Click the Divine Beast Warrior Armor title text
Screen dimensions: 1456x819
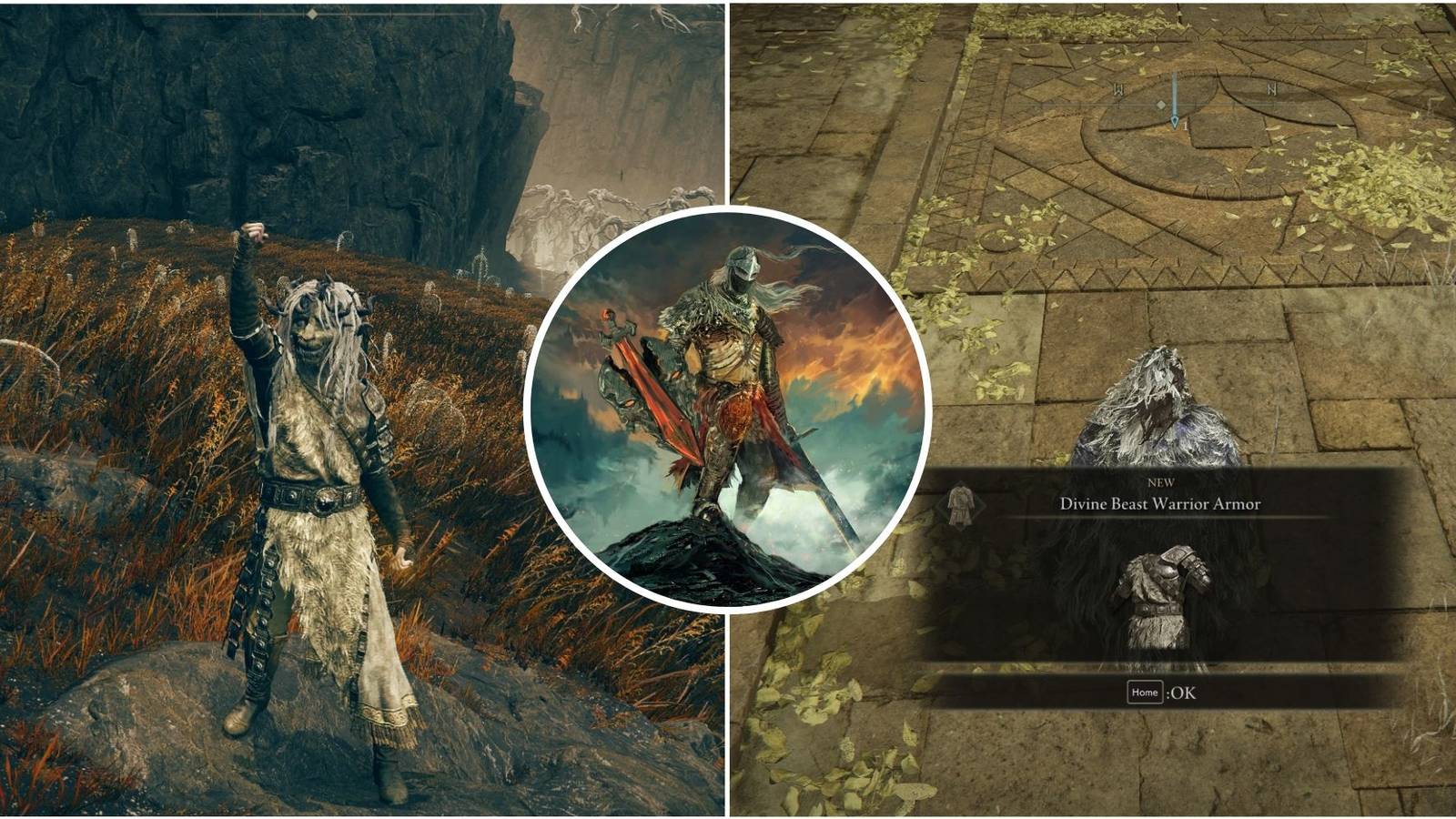point(1159,504)
